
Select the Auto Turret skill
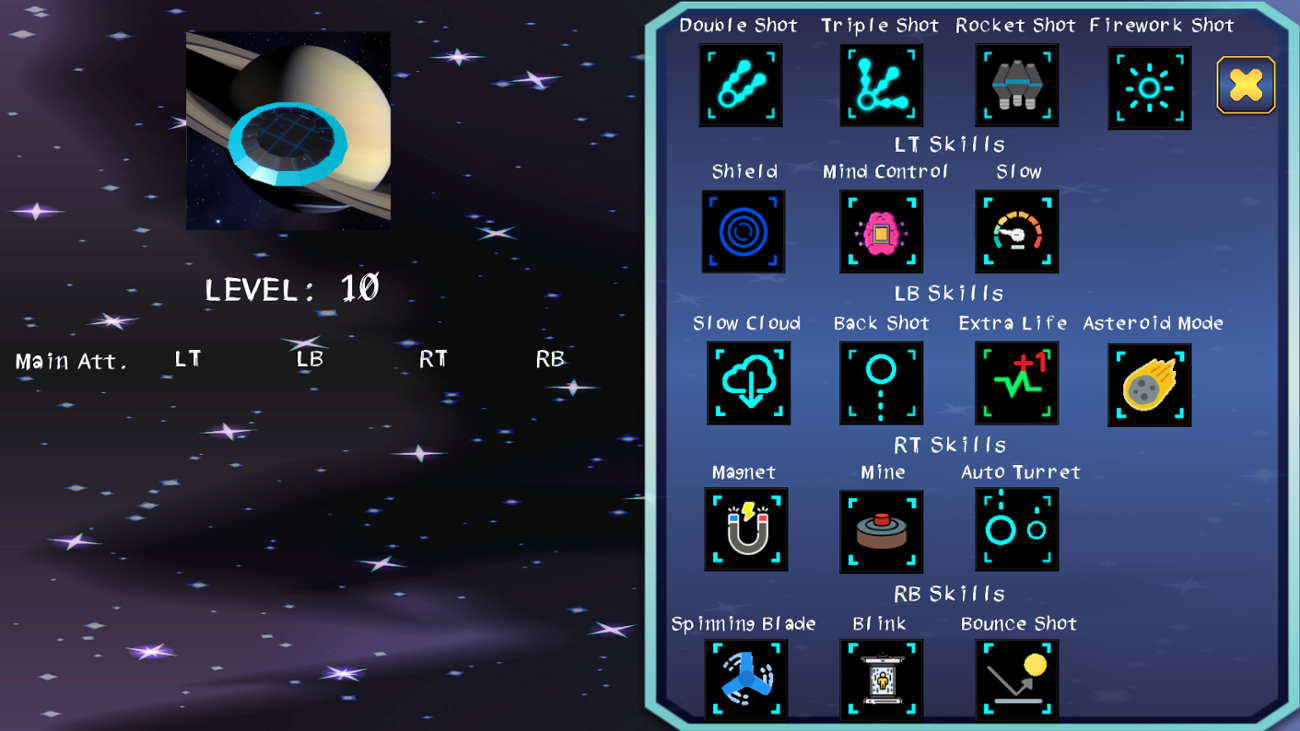(x=1016, y=529)
